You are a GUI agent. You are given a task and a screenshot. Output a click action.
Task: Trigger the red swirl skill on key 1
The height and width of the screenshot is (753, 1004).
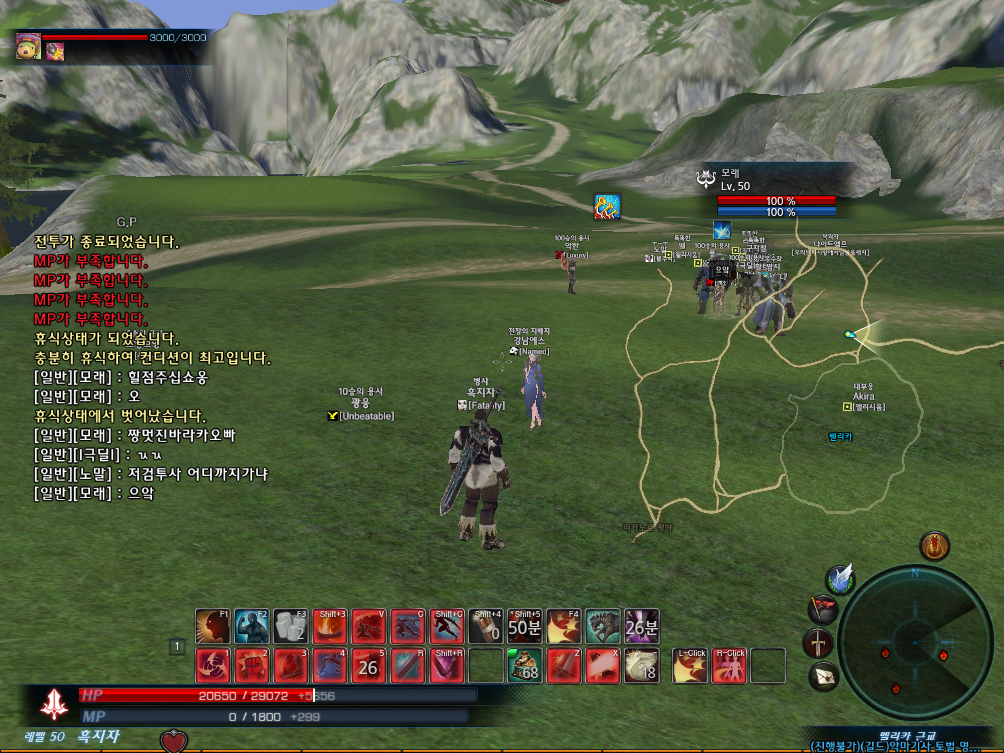pos(212,665)
